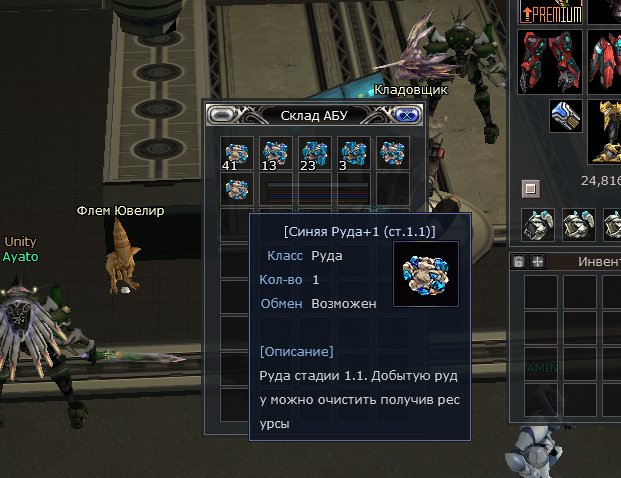Select the blue ore stack of 23
Viewport: 621px width, 478px height.
click(315, 154)
